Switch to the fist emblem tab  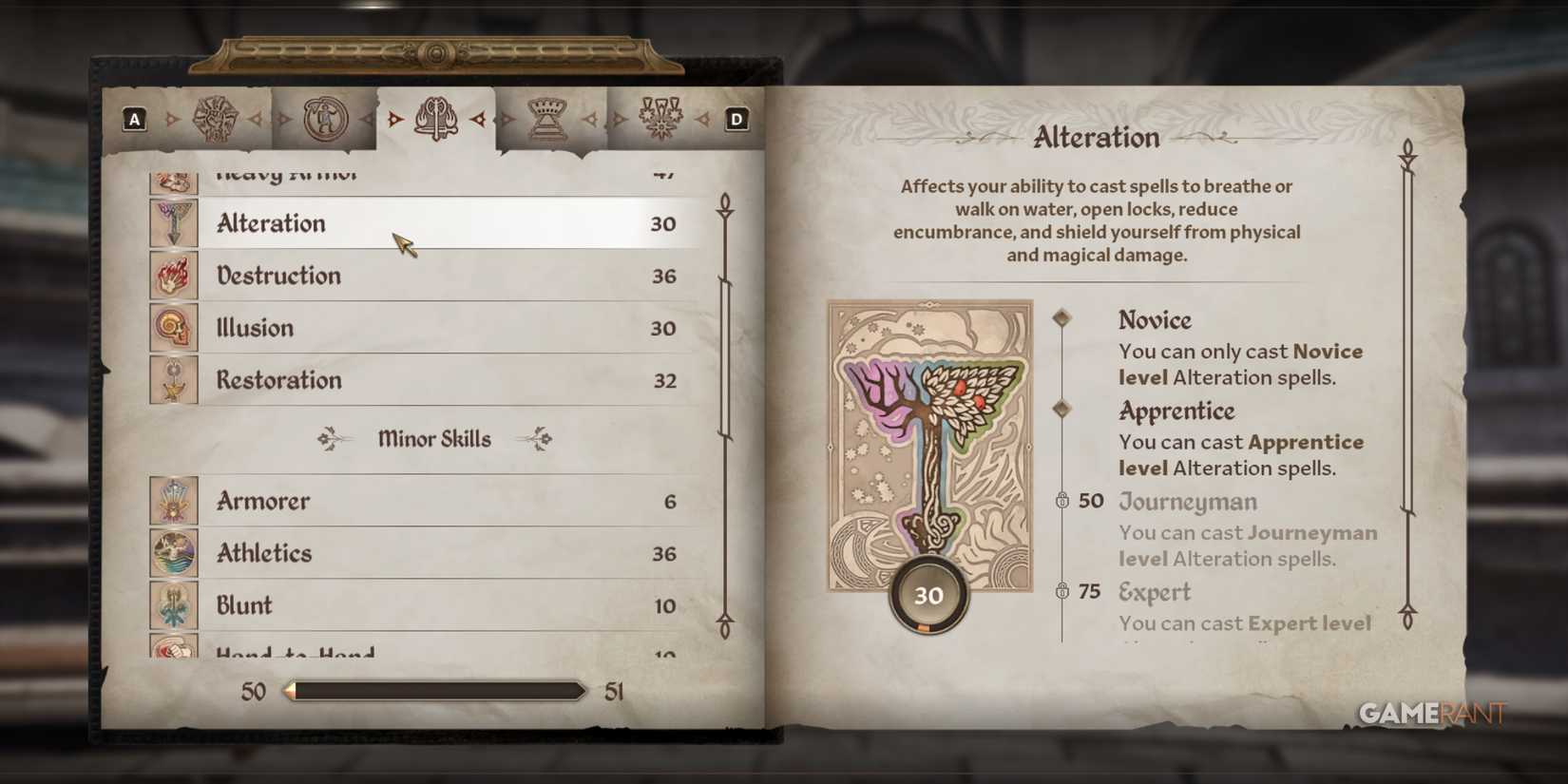click(x=216, y=117)
